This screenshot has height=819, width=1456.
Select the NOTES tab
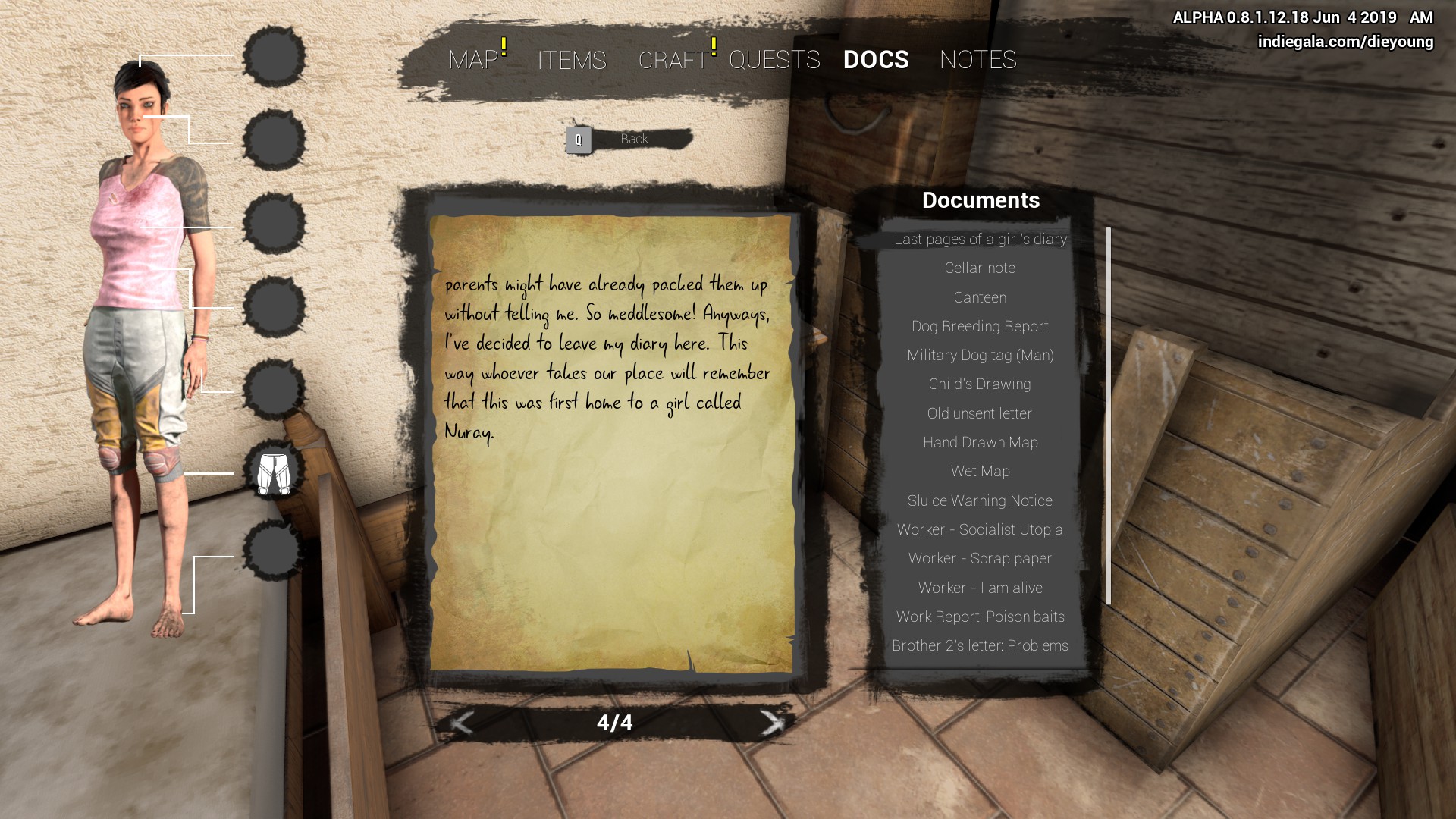pyautogui.click(x=977, y=60)
